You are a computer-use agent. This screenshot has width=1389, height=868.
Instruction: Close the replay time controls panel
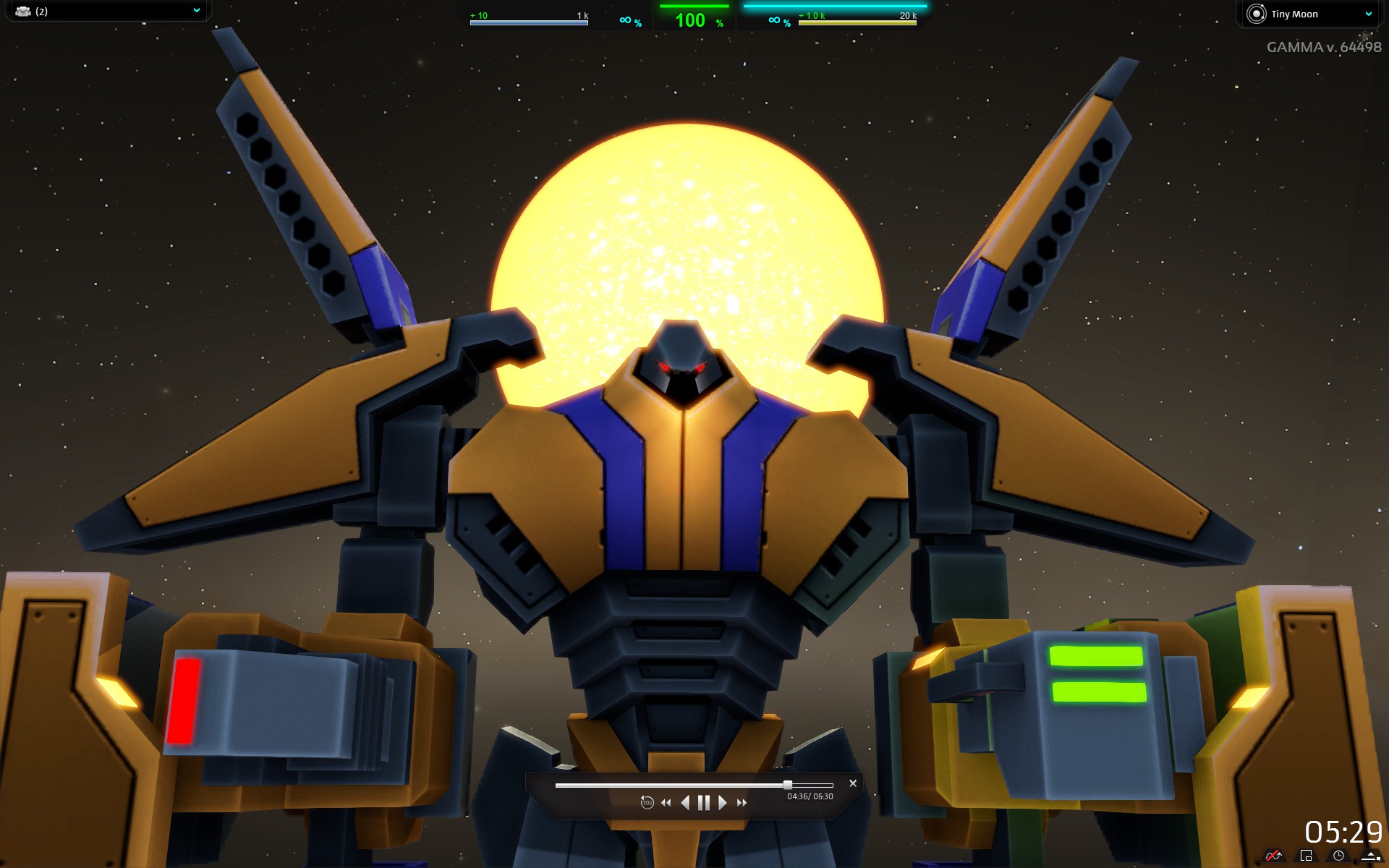853,783
